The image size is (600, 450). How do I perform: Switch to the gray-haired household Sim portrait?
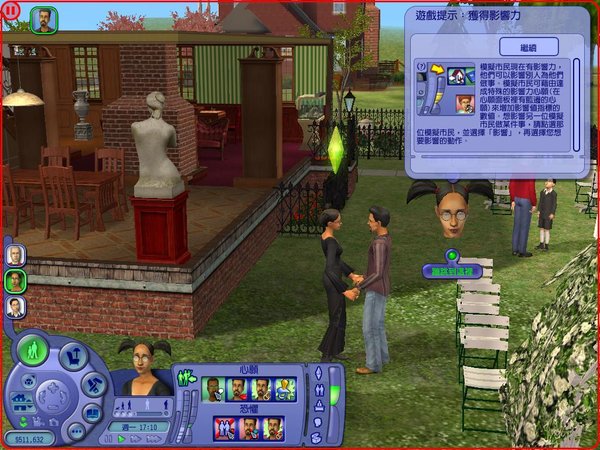pyautogui.click(x=15, y=254)
